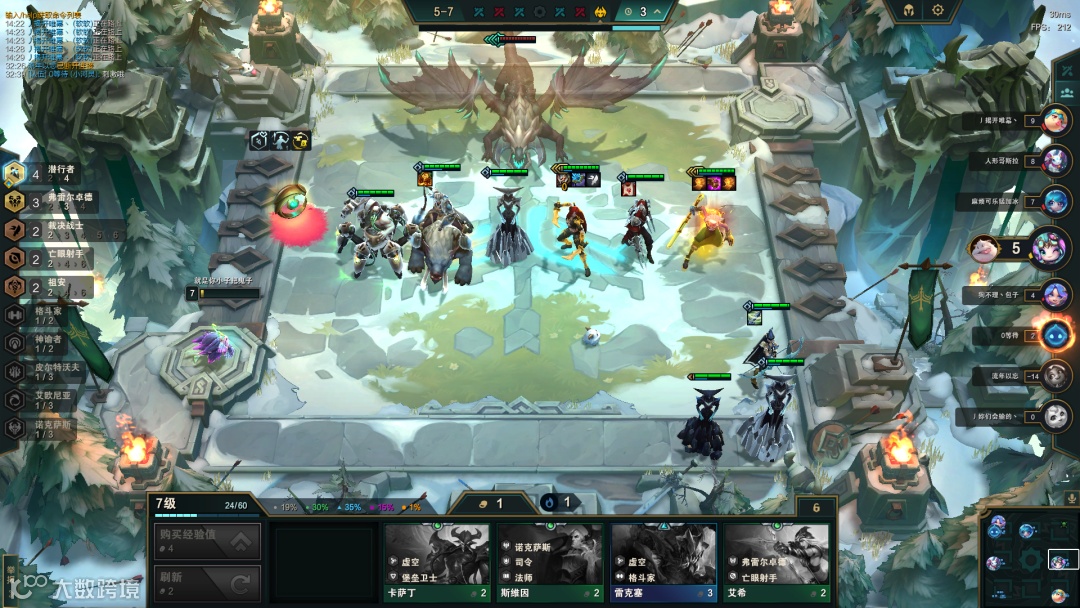This screenshot has height=608, width=1080.
Task: Open the settings gear icon
Action: pyautogui.click(x=938, y=10)
